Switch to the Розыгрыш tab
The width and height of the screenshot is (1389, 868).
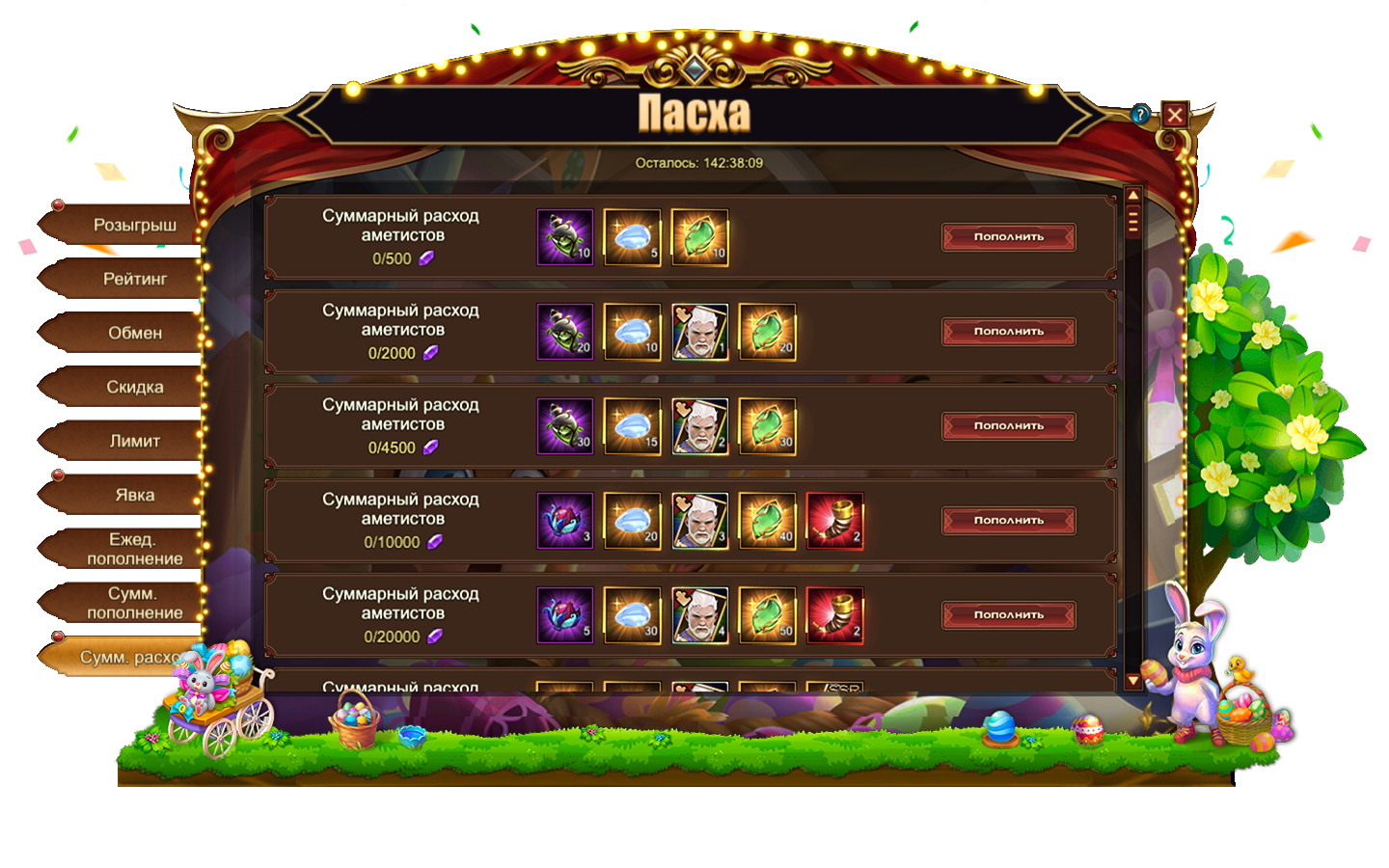(x=134, y=226)
